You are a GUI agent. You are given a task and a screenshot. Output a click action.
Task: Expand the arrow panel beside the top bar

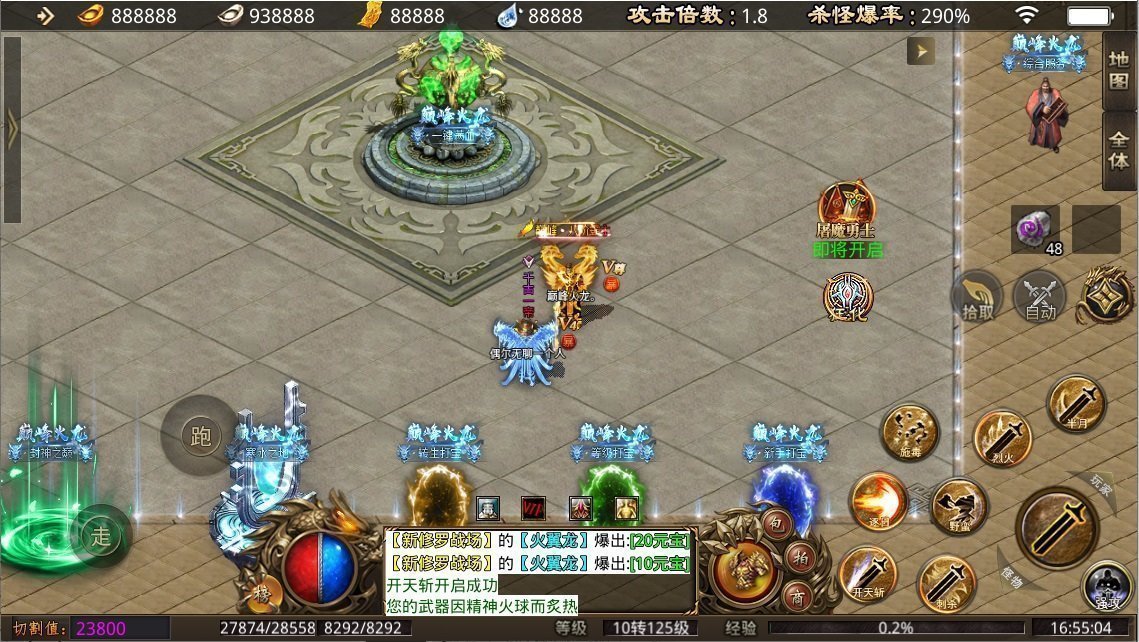[920, 51]
